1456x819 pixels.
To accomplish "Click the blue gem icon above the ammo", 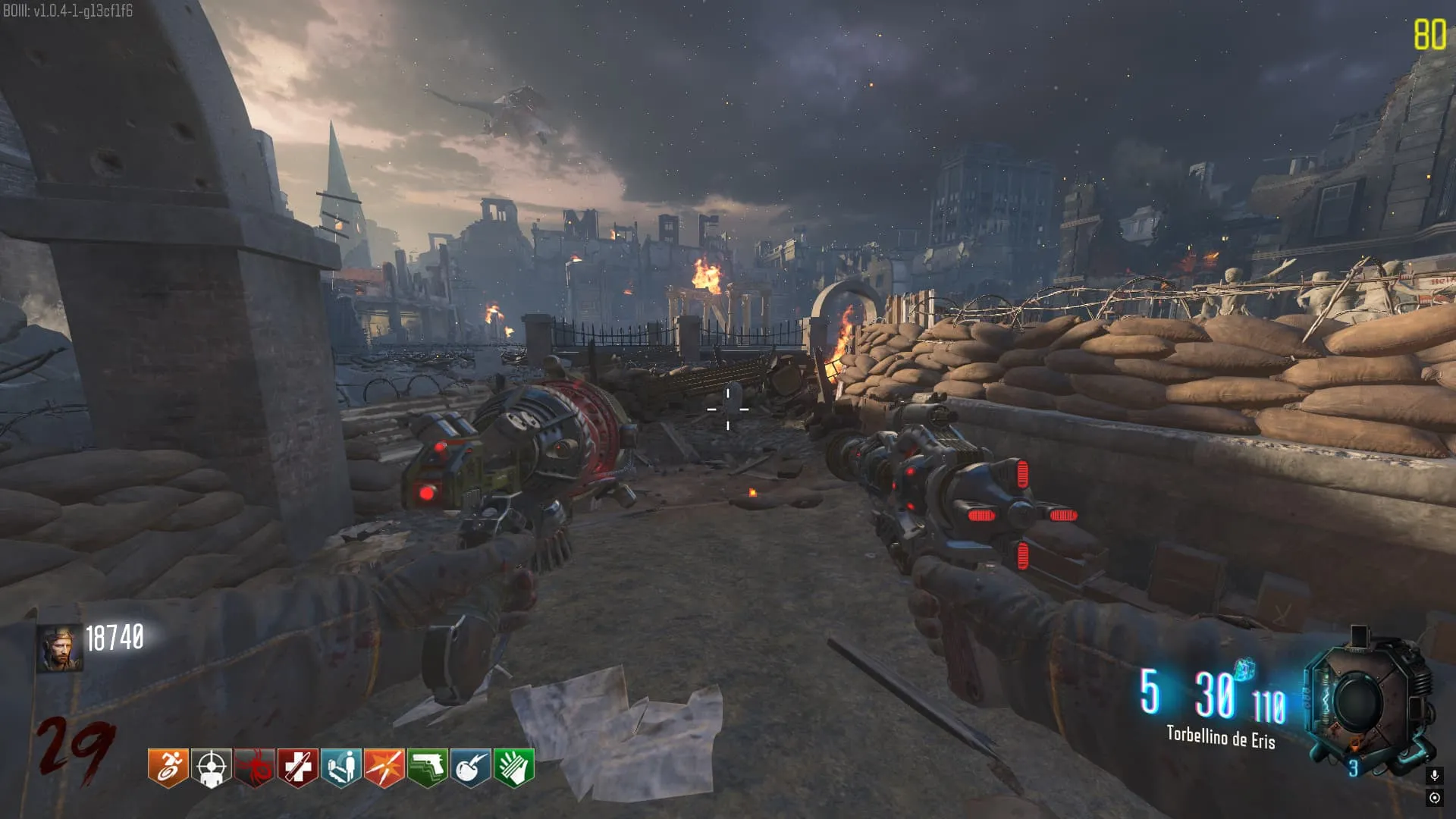I will tap(1244, 670).
